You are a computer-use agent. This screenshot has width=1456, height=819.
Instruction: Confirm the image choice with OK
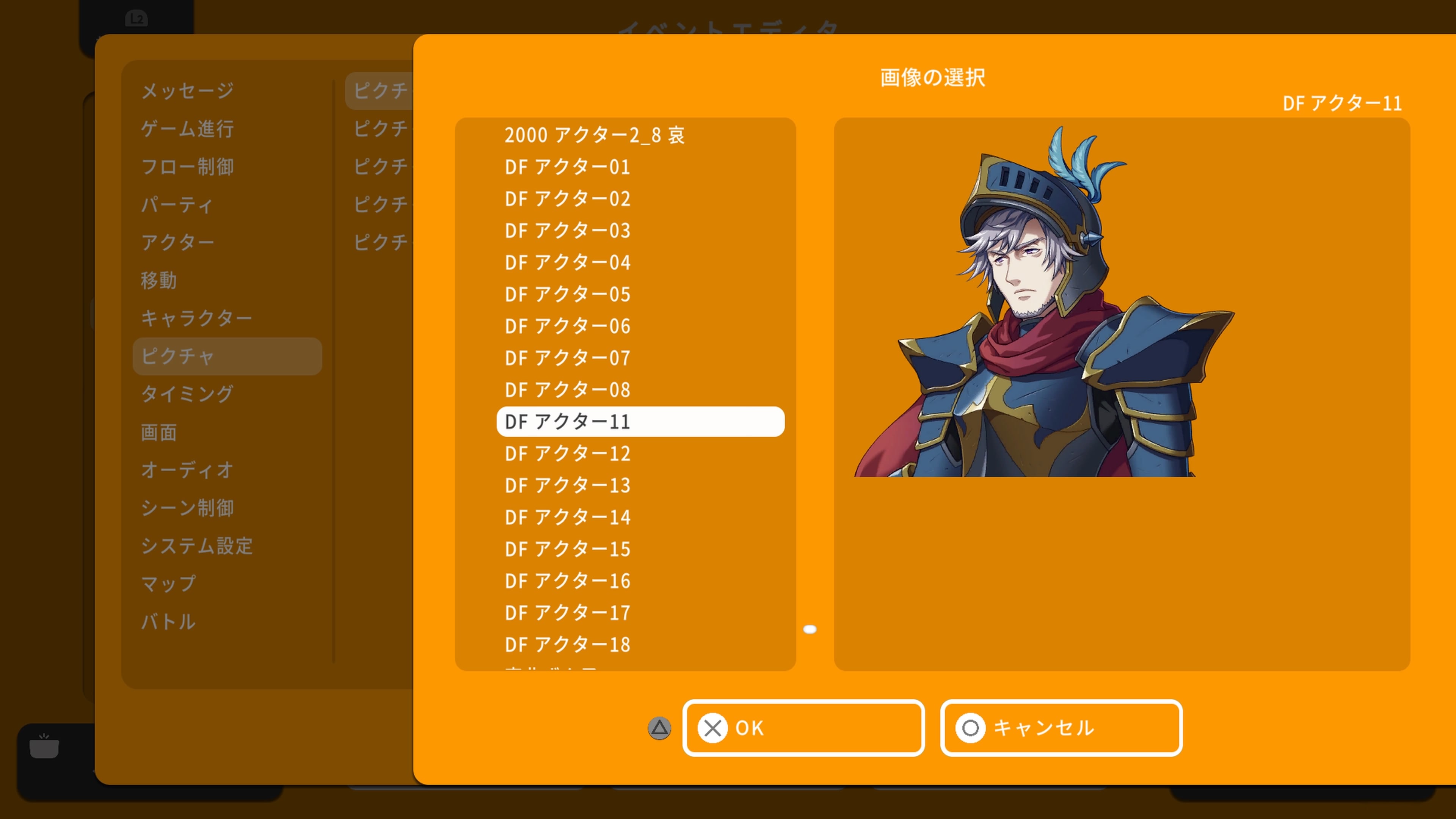tap(804, 728)
